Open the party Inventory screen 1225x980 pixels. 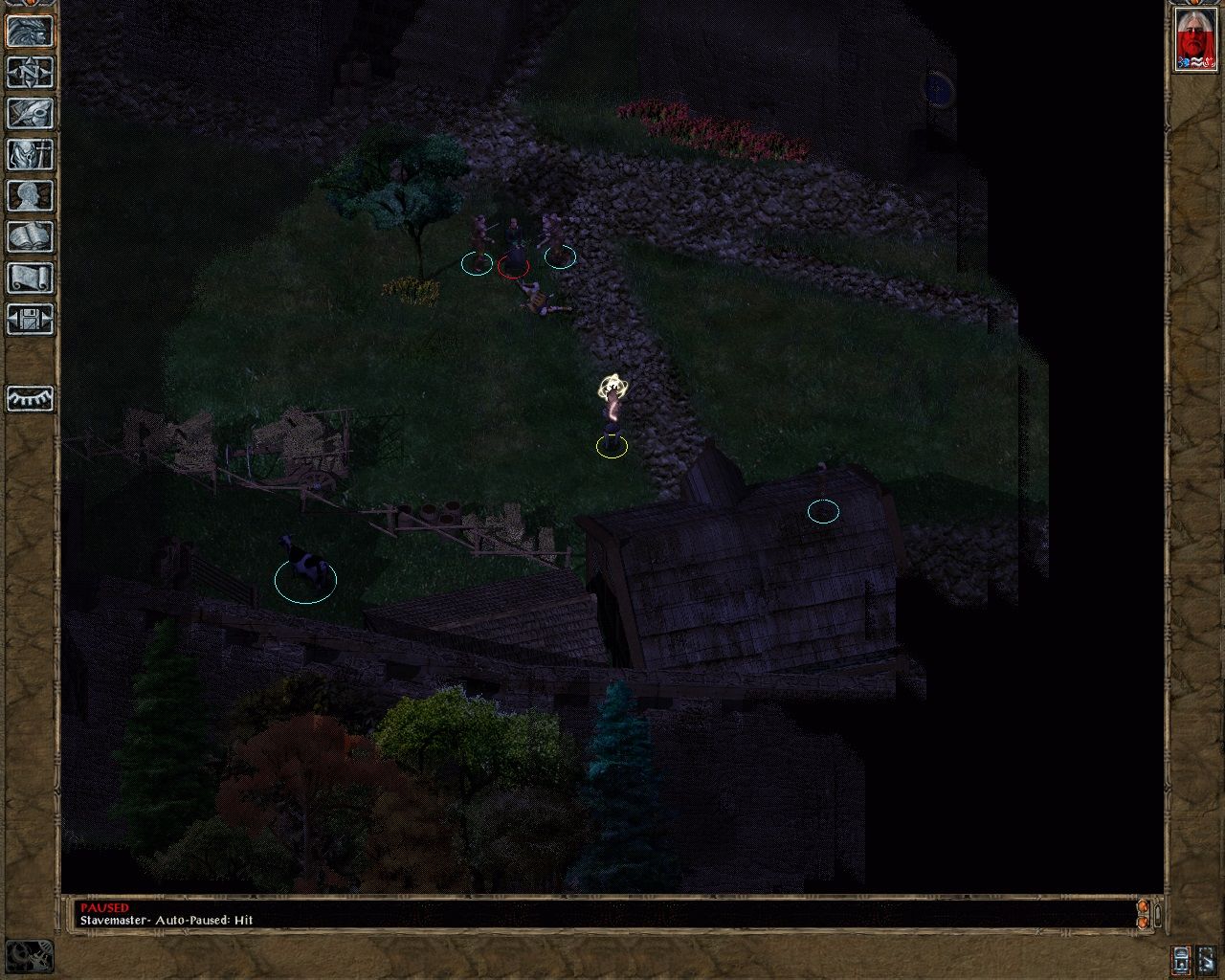29,153
